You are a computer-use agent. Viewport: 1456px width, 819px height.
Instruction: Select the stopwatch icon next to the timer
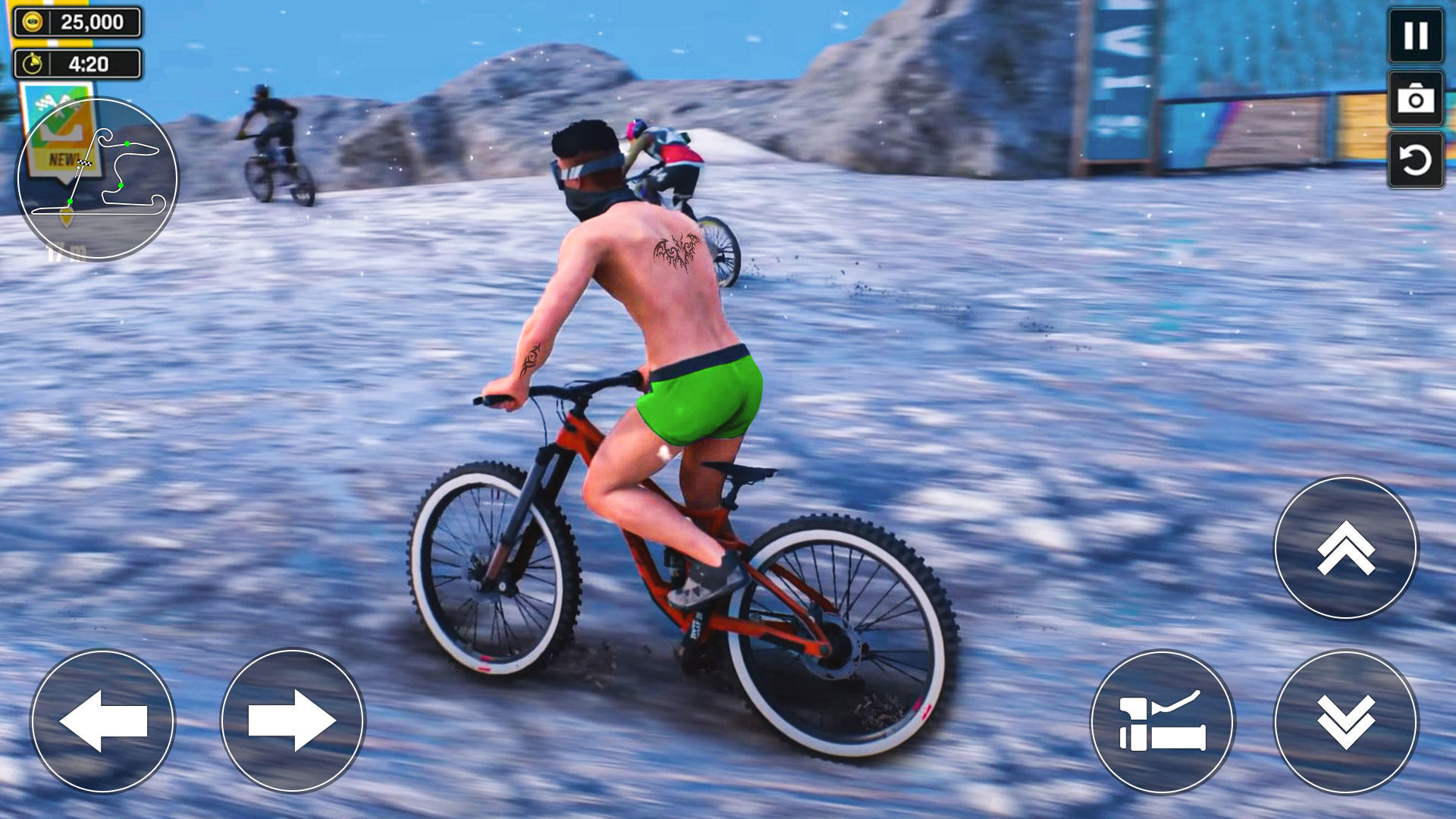pos(31,62)
